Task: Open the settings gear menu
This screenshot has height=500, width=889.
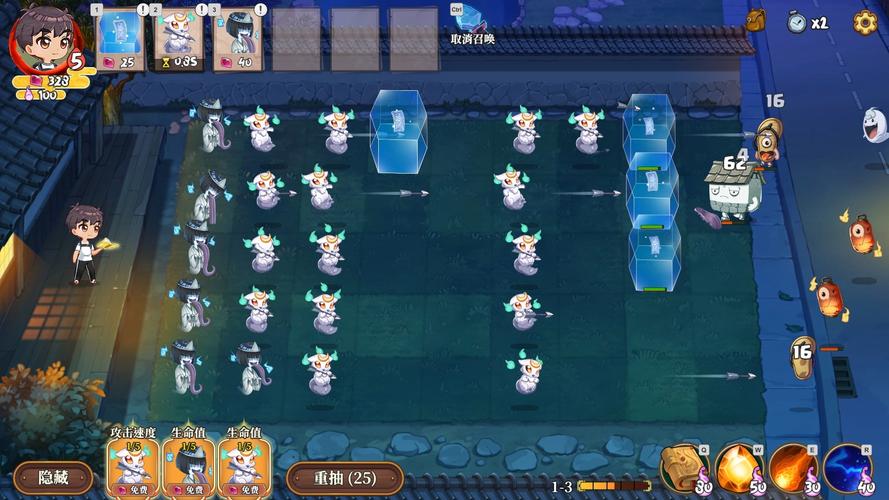Action: coord(865,22)
